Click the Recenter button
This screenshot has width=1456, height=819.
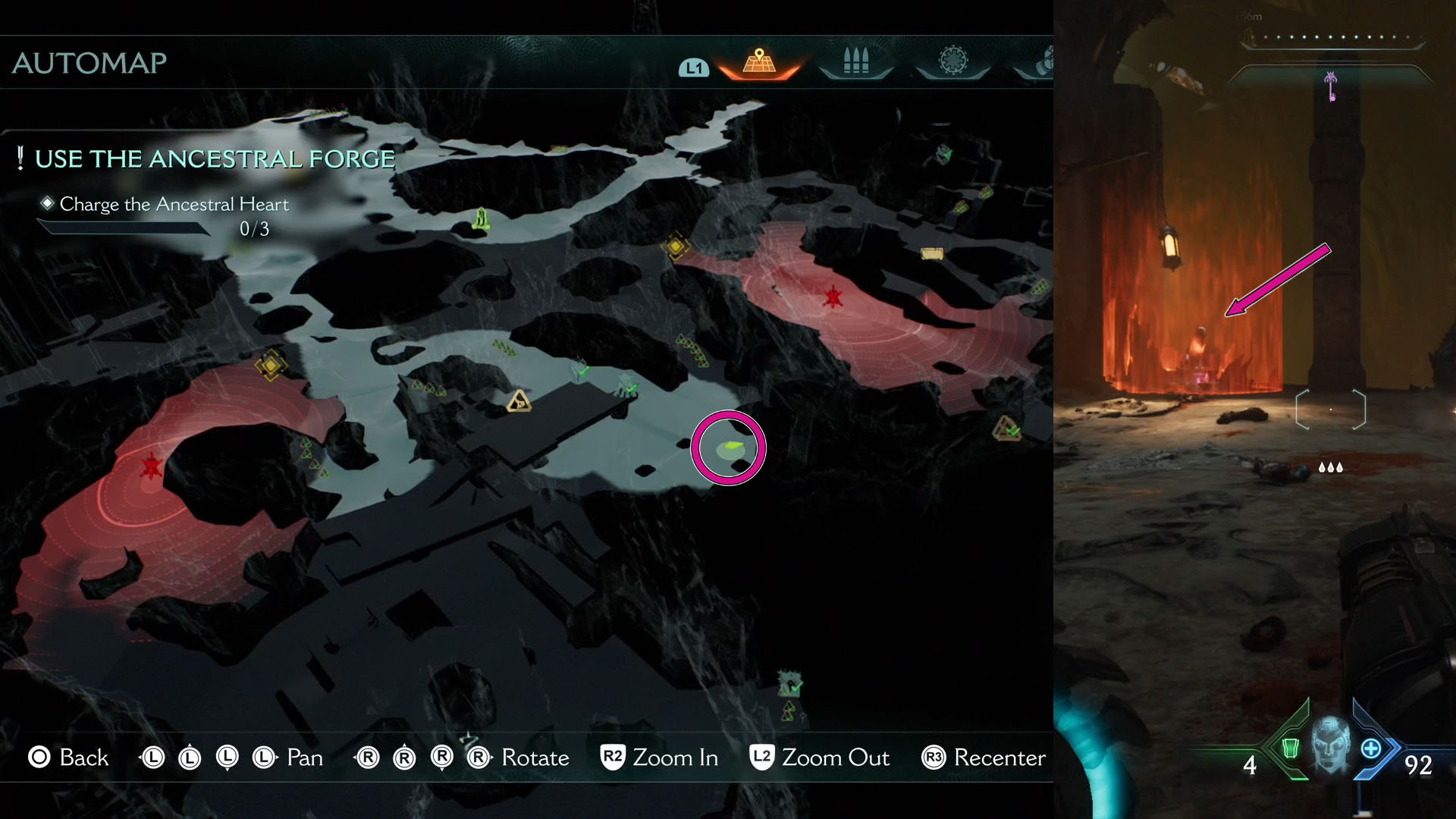pyautogui.click(x=982, y=758)
